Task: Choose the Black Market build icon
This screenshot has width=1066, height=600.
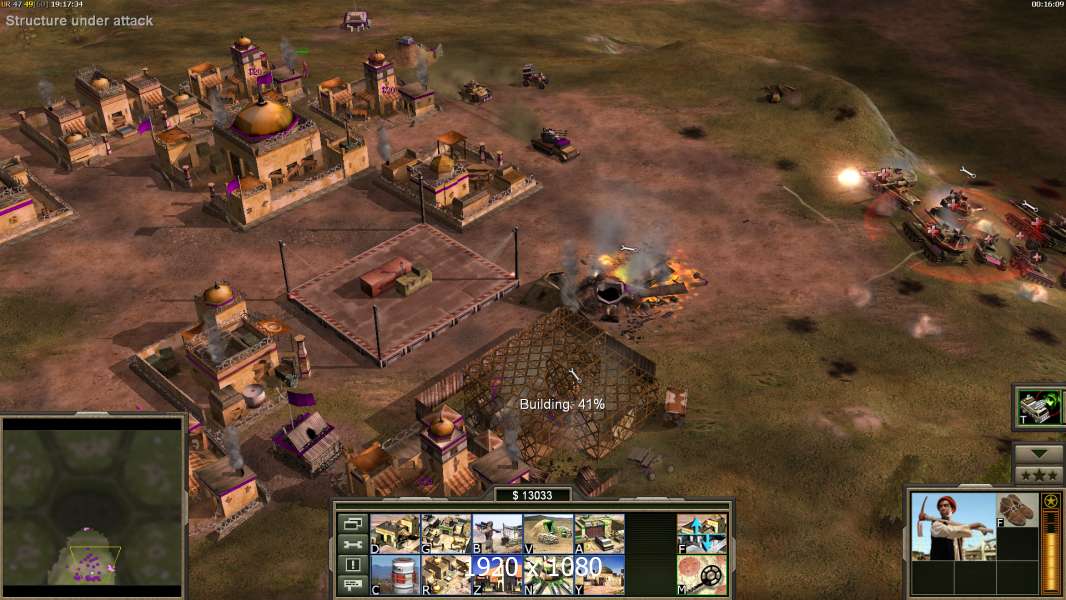Action: point(498,575)
